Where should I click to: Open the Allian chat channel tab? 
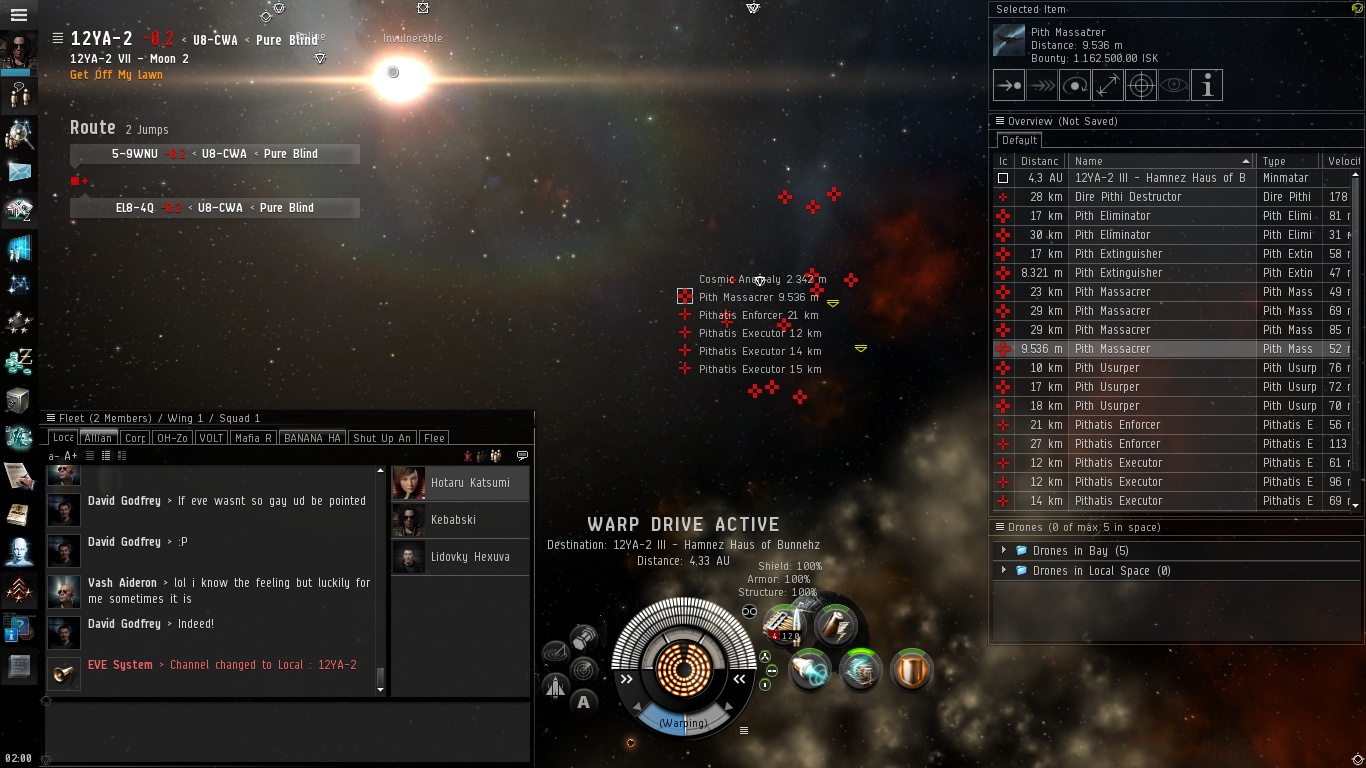(x=98, y=438)
